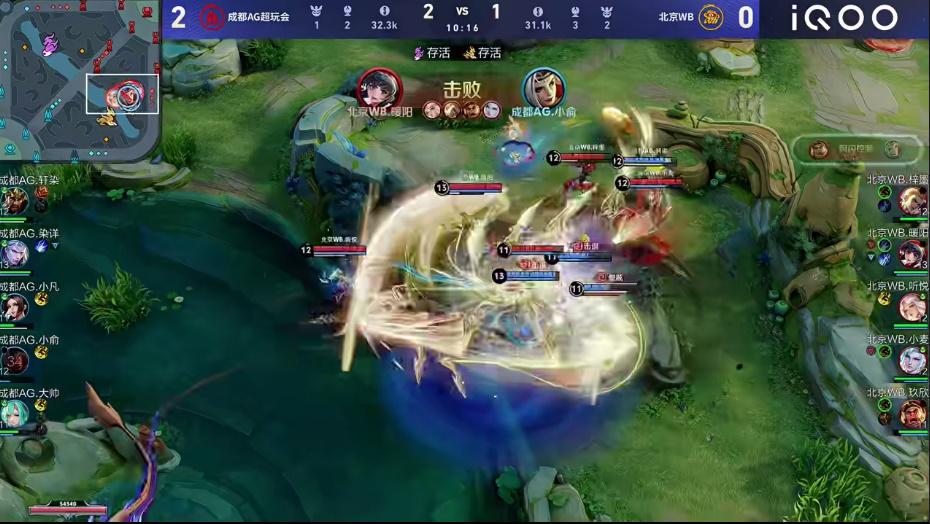Image resolution: width=930 pixels, height=524 pixels.
Task: Click the 北京WB team logo
Action: pos(711,17)
